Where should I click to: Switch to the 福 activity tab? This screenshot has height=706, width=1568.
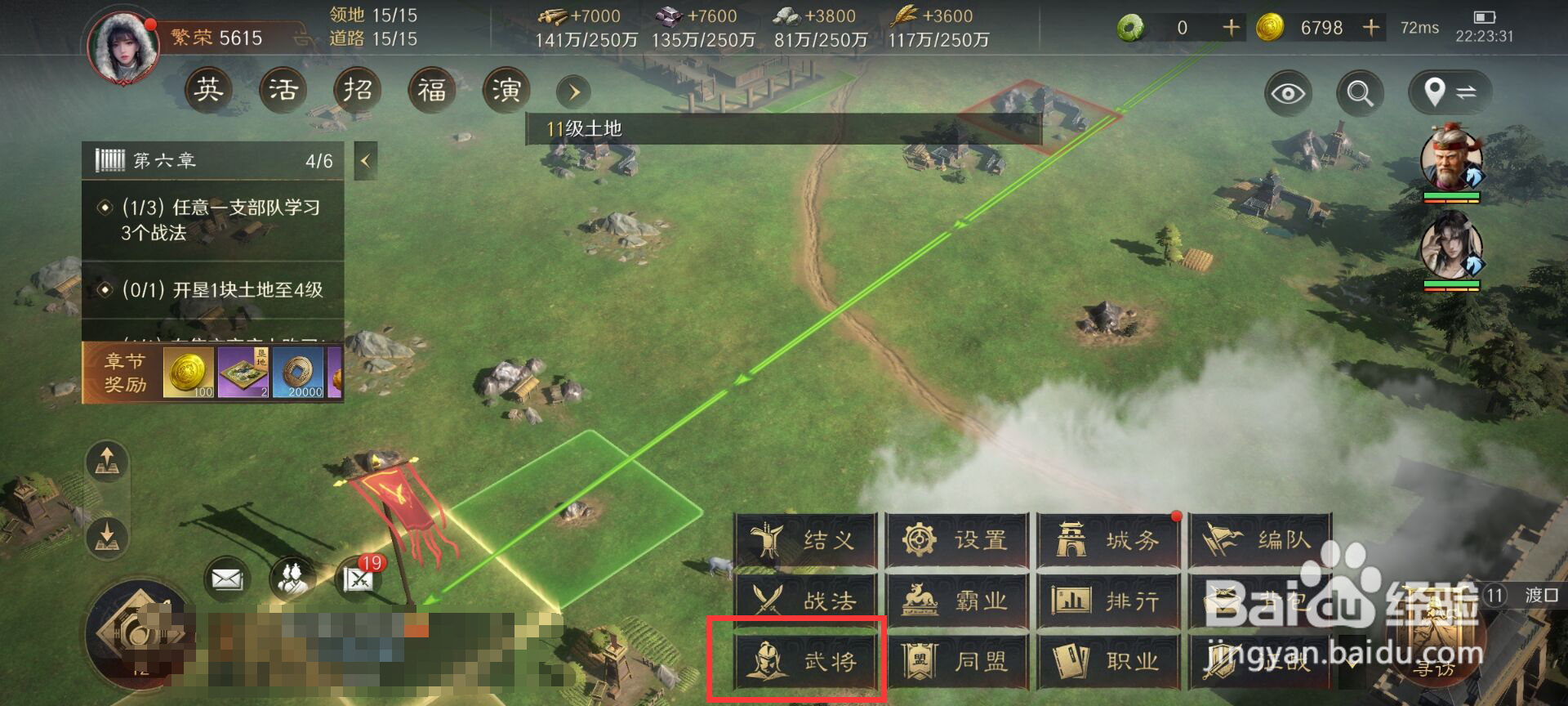point(431,91)
